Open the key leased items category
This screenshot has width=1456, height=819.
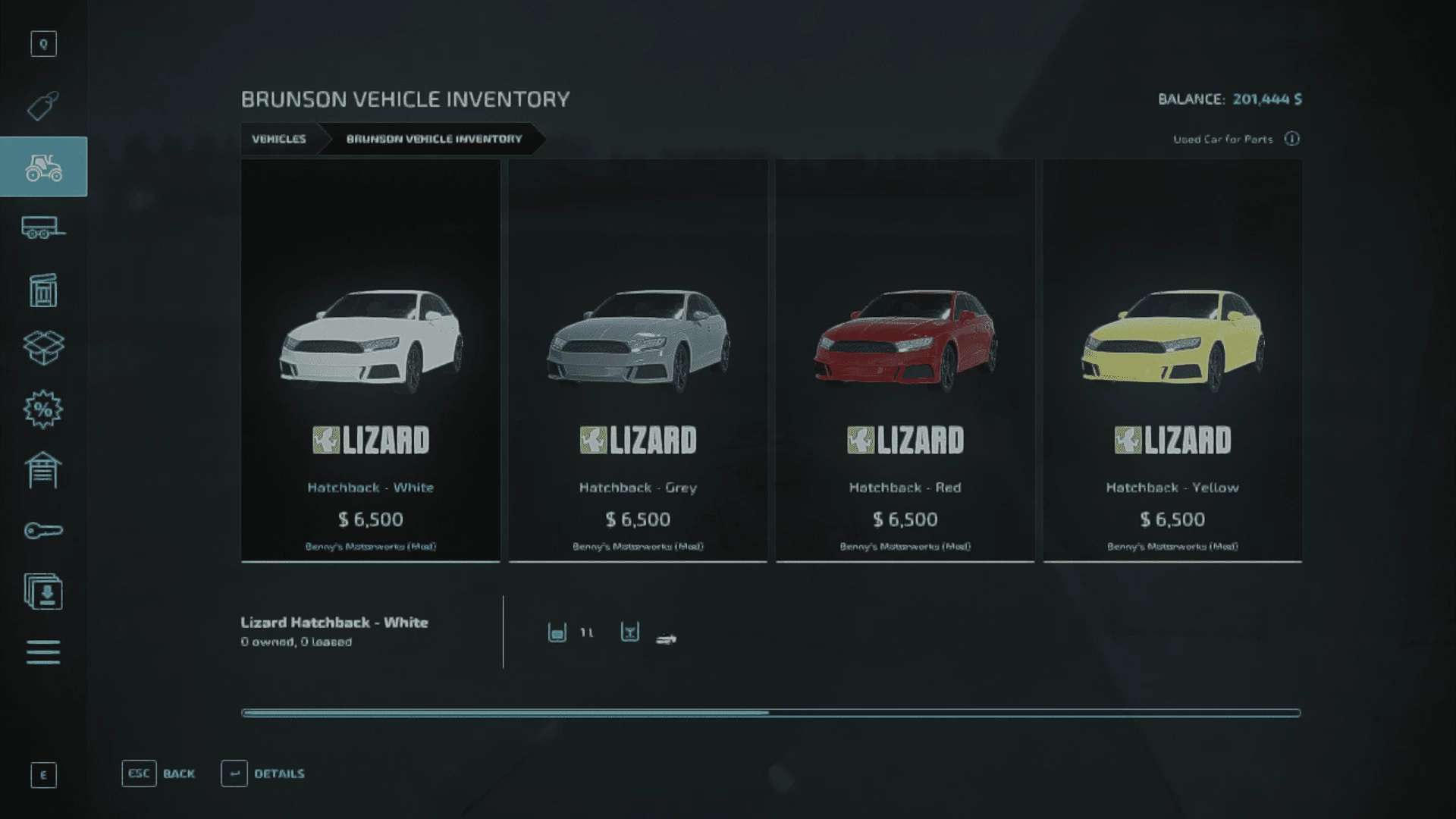click(x=43, y=531)
